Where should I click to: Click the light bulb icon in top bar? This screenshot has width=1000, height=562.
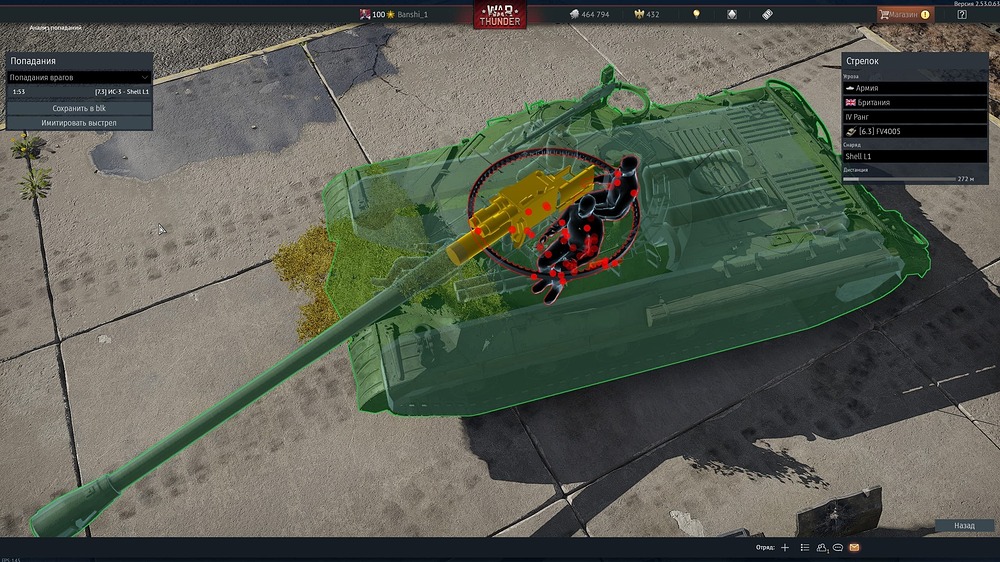click(x=697, y=15)
